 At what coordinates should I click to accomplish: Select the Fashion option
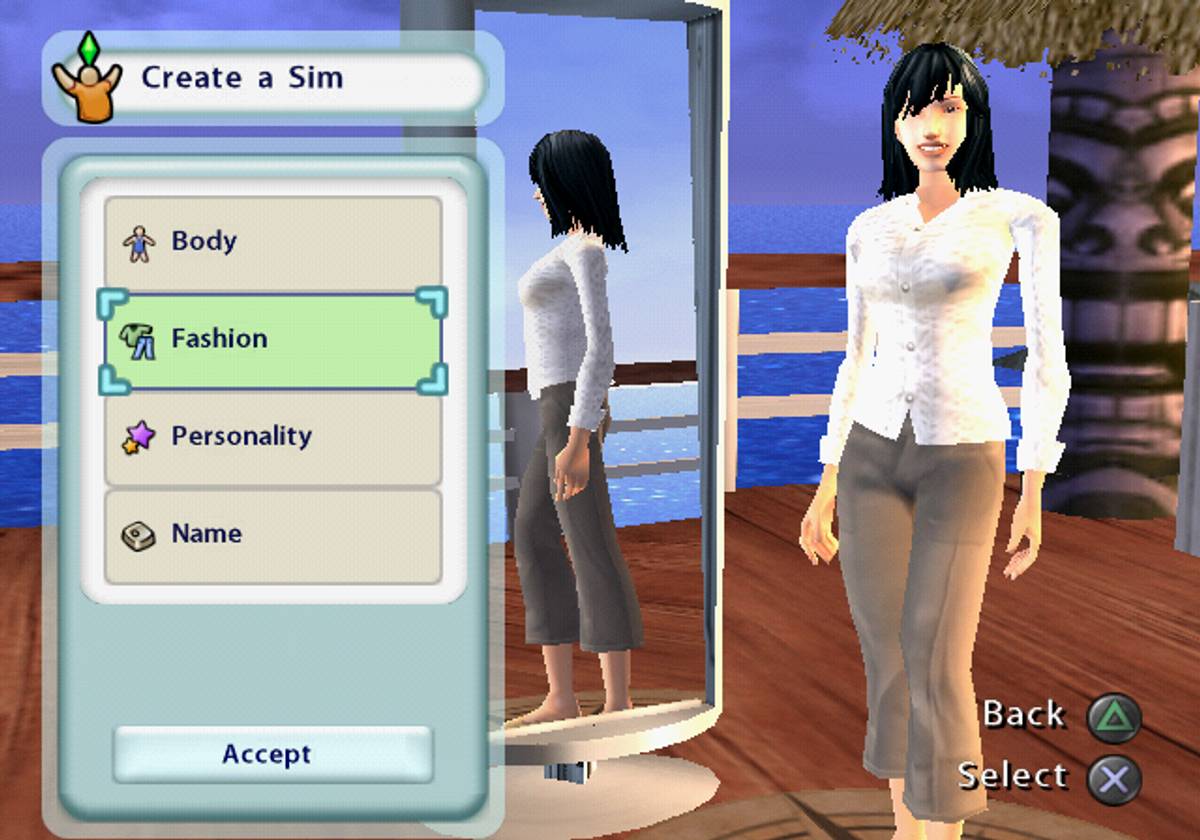point(272,339)
